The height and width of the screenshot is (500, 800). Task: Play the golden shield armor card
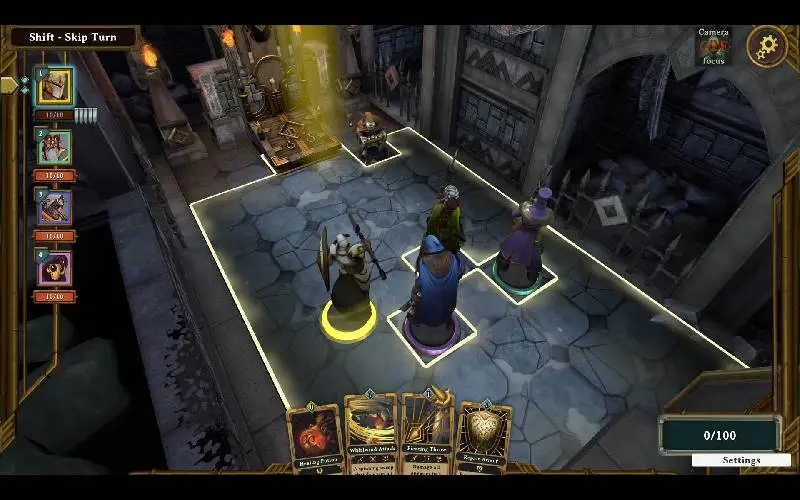pos(484,437)
